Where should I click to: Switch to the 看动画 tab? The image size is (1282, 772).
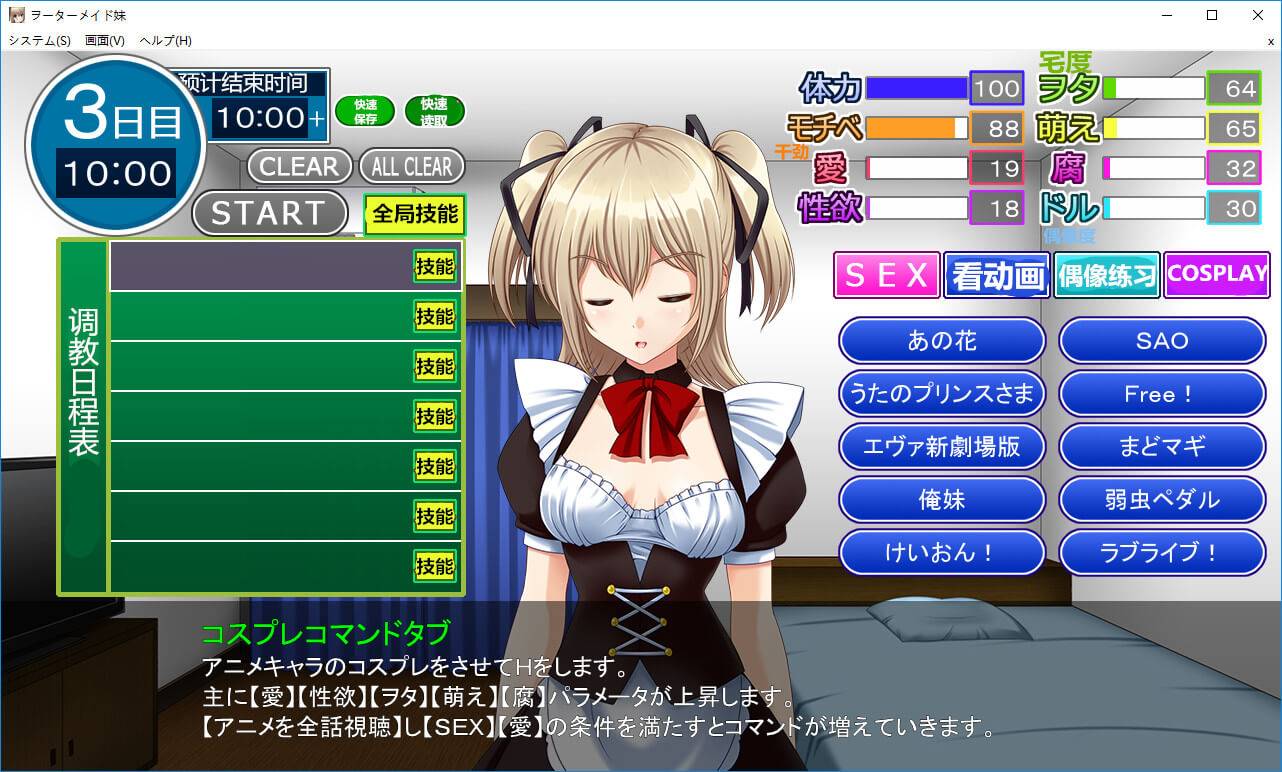click(x=996, y=275)
